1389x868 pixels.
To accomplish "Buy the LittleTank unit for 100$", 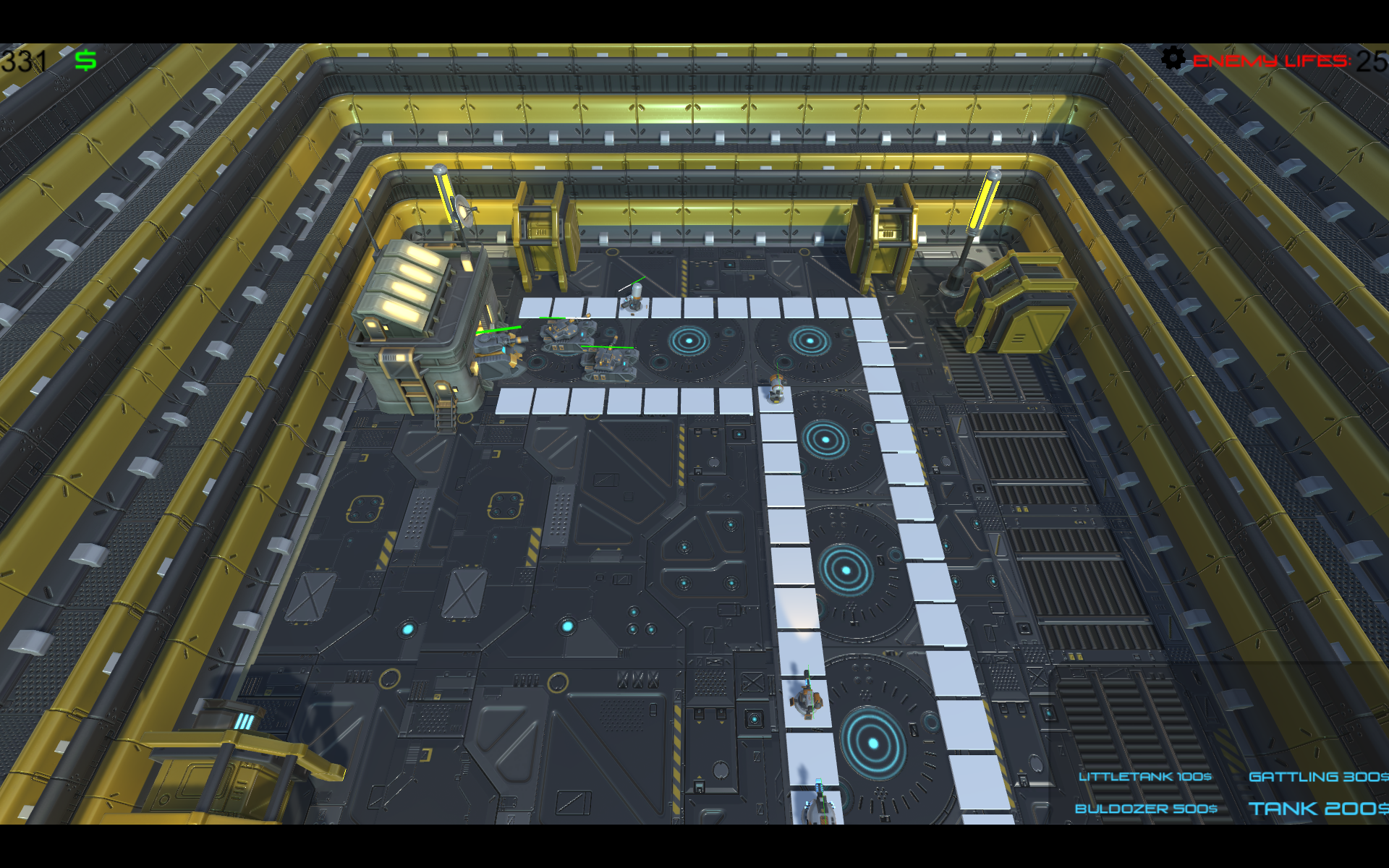I will 1144,777.
